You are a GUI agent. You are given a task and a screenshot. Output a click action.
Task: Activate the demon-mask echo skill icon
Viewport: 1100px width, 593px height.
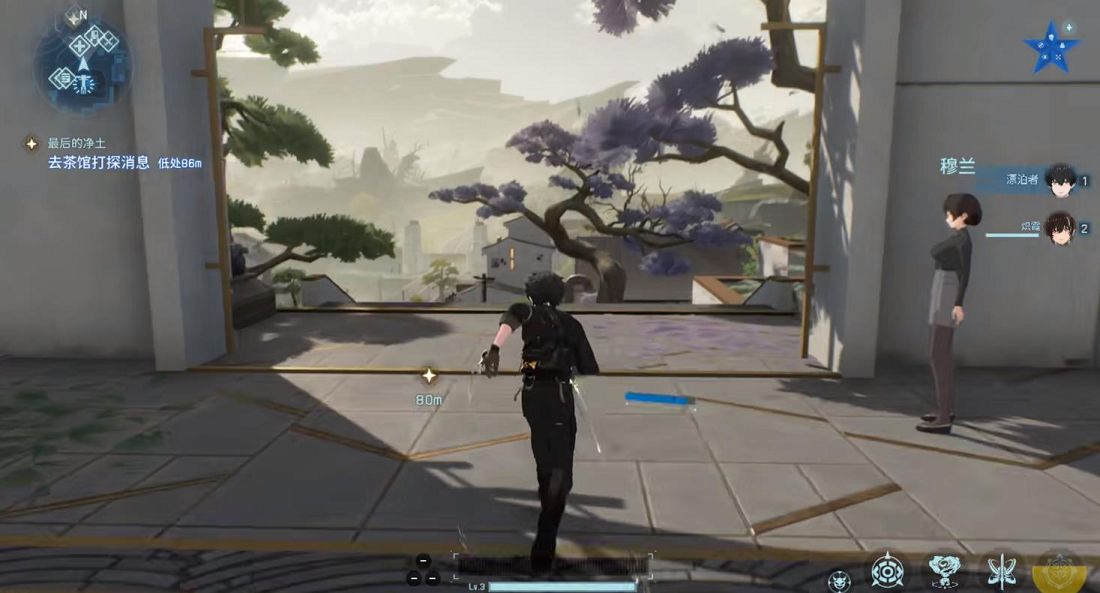(x=840, y=580)
